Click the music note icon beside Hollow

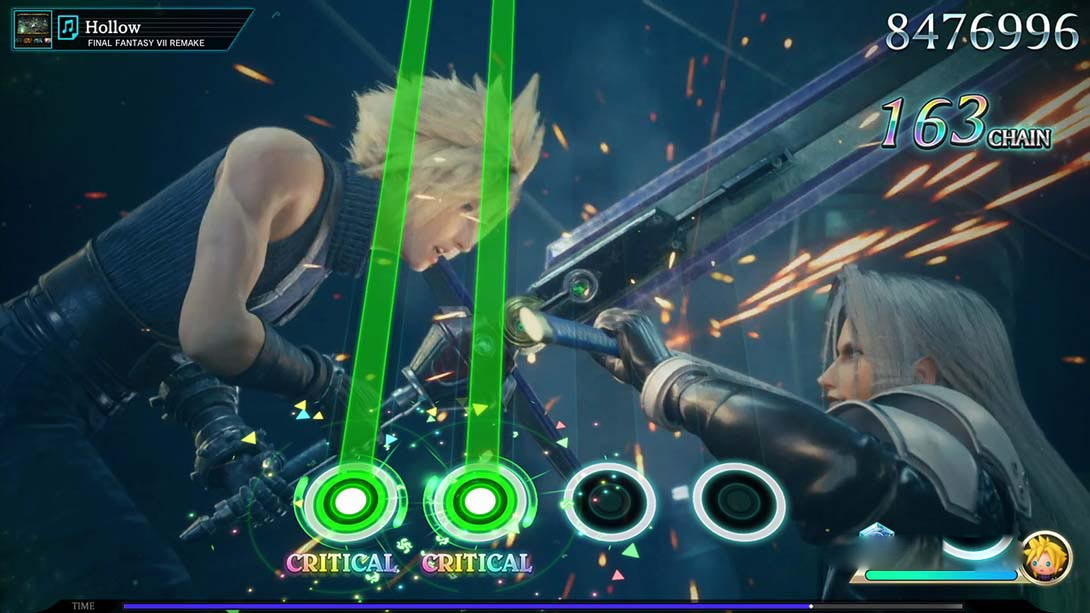[x=68, y=27]
